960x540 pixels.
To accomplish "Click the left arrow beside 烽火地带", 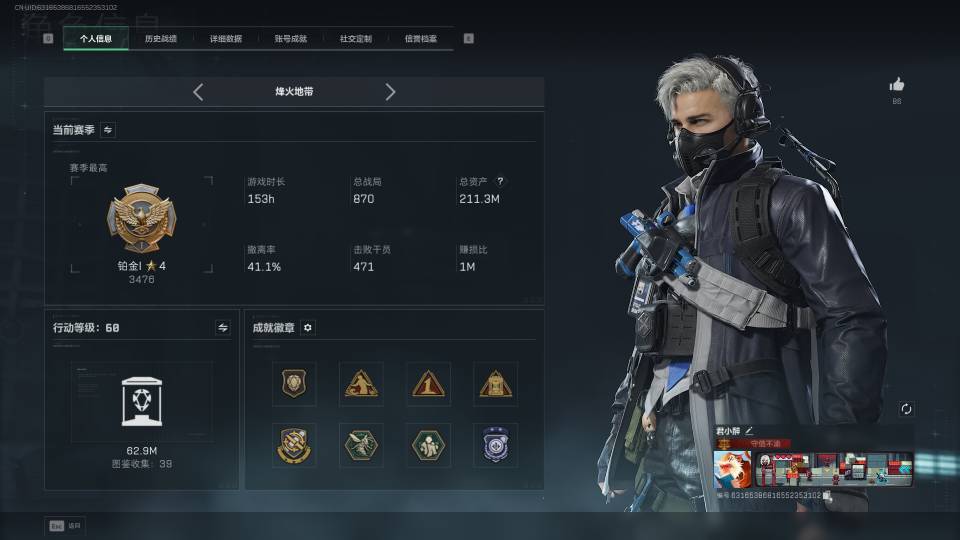I will pos(198,92).
